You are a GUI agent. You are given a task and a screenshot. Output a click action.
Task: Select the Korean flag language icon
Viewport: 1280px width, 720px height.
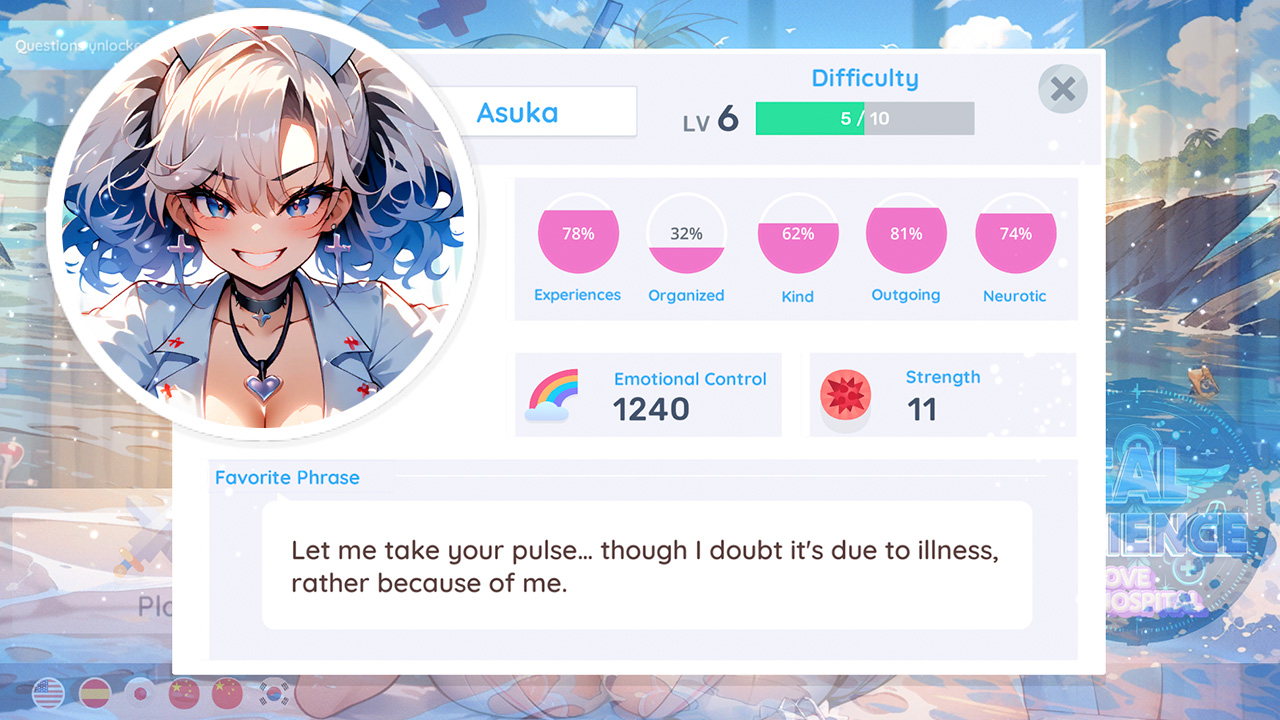click(274, 693)
